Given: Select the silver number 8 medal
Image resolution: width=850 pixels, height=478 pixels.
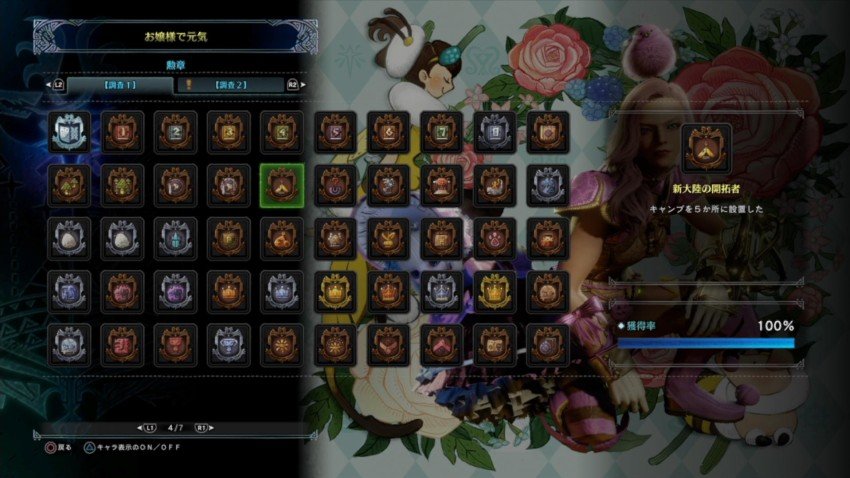Looking at the screenshot, I should pos(495,131).
